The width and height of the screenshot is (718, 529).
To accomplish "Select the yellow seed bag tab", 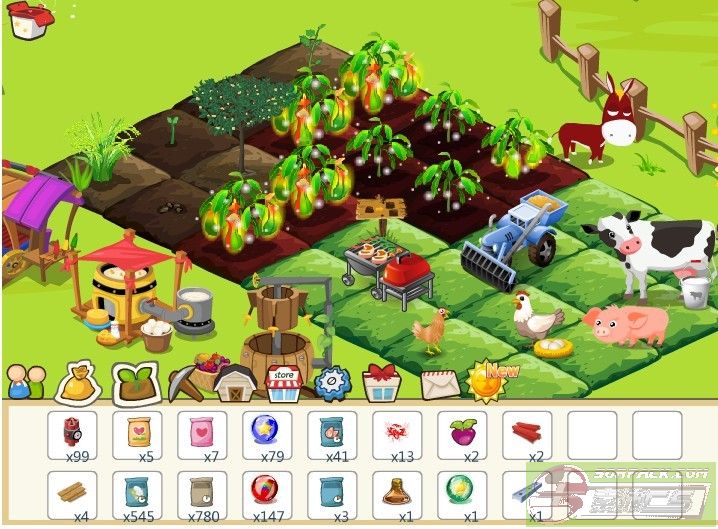I will point(78,381).
